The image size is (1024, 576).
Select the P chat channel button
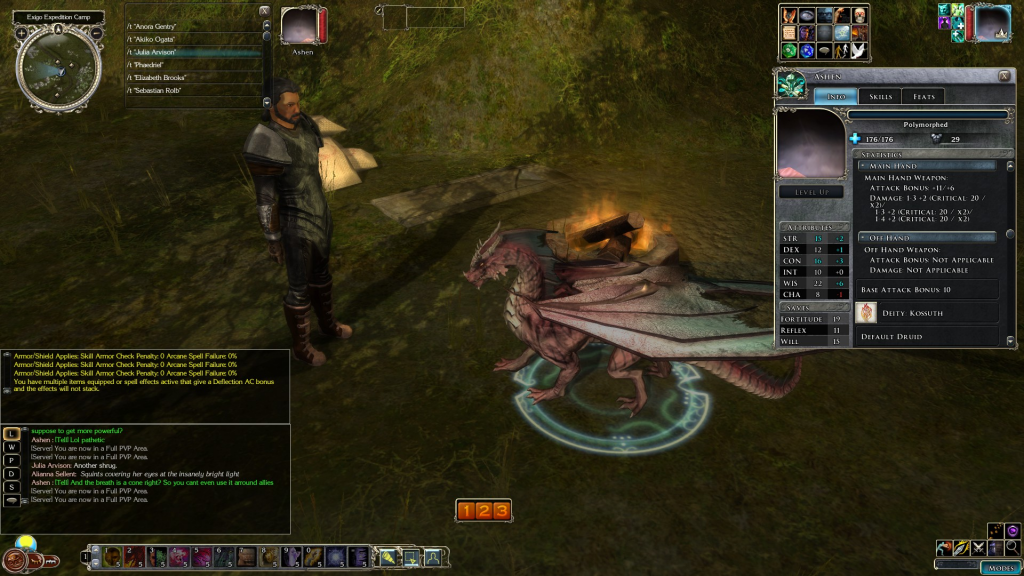pyautogui.click(x=12, y=460)
